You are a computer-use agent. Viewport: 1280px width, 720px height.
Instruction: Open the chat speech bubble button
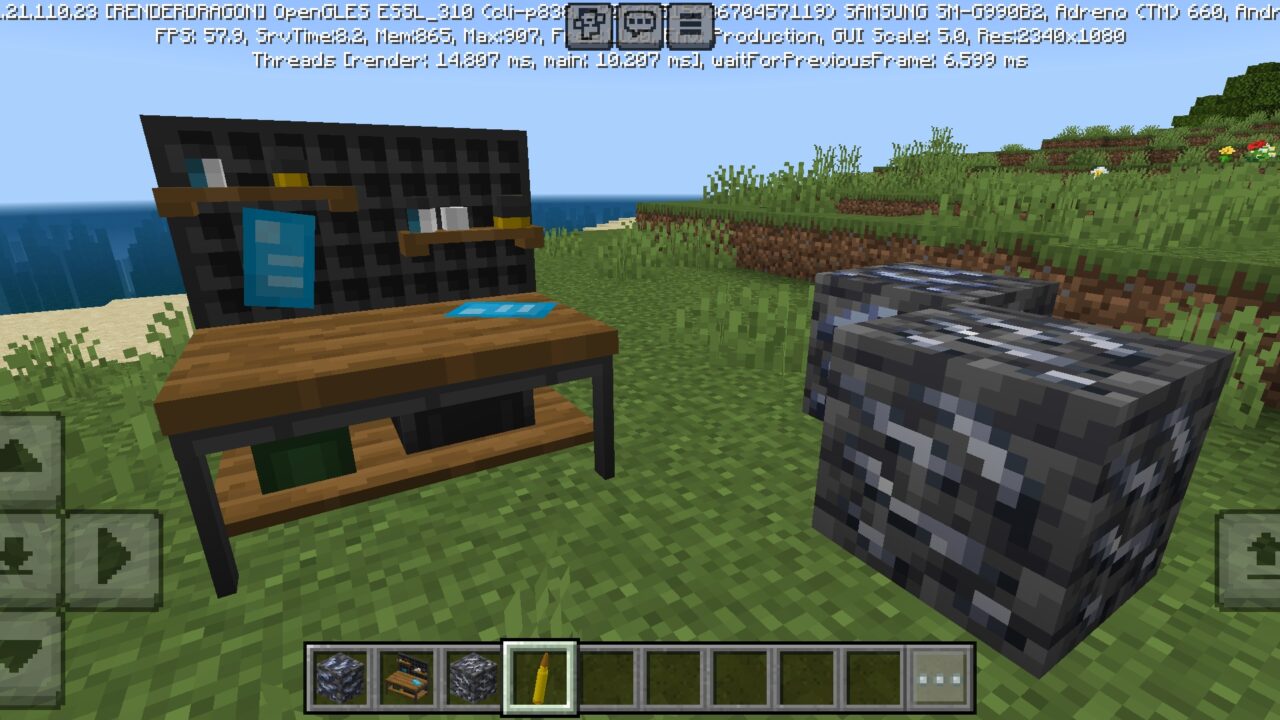(640, 24)
